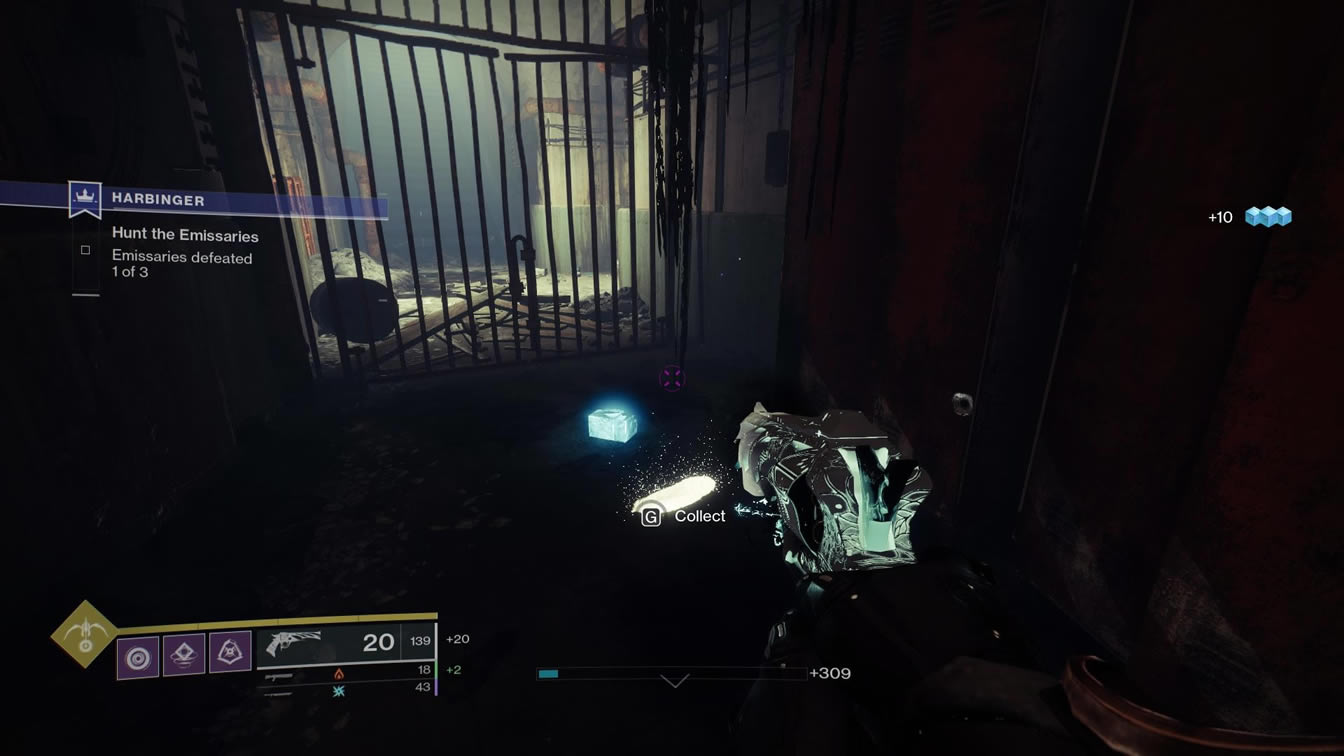This screenshot has width=1344, height=756.
Task: Trigger the purple shield-shaped ability icon
Action: coord(230,652)
